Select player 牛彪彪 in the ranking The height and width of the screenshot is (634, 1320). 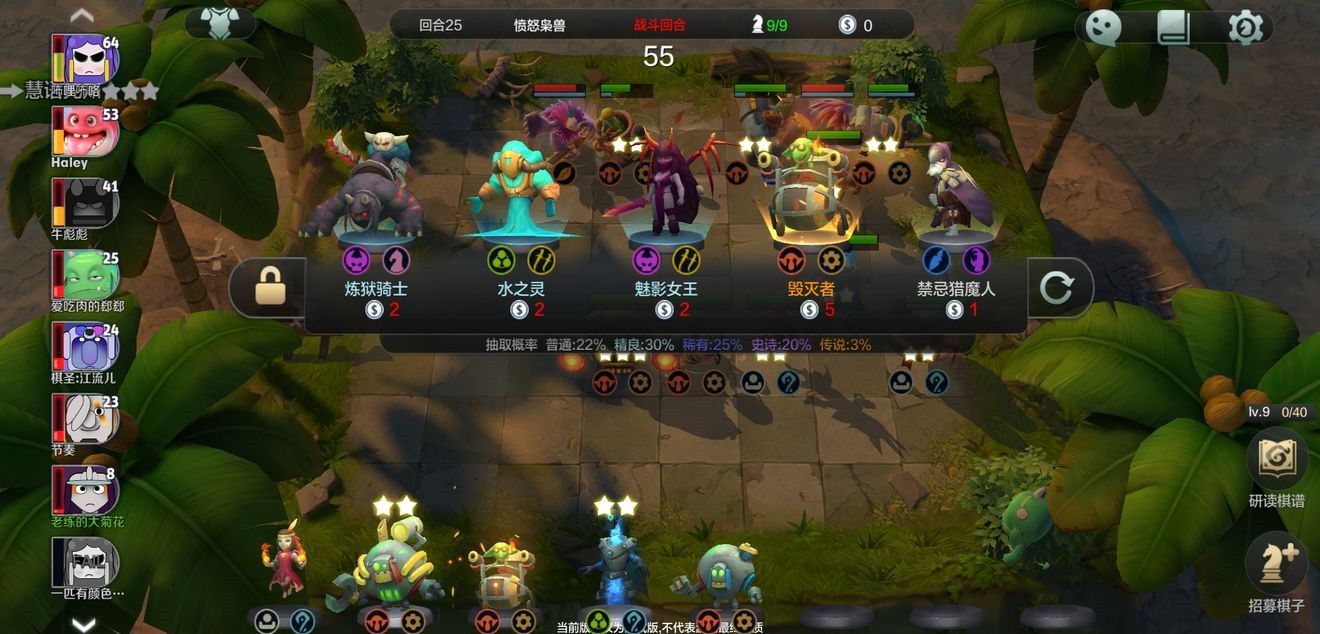tap(87, 204)
